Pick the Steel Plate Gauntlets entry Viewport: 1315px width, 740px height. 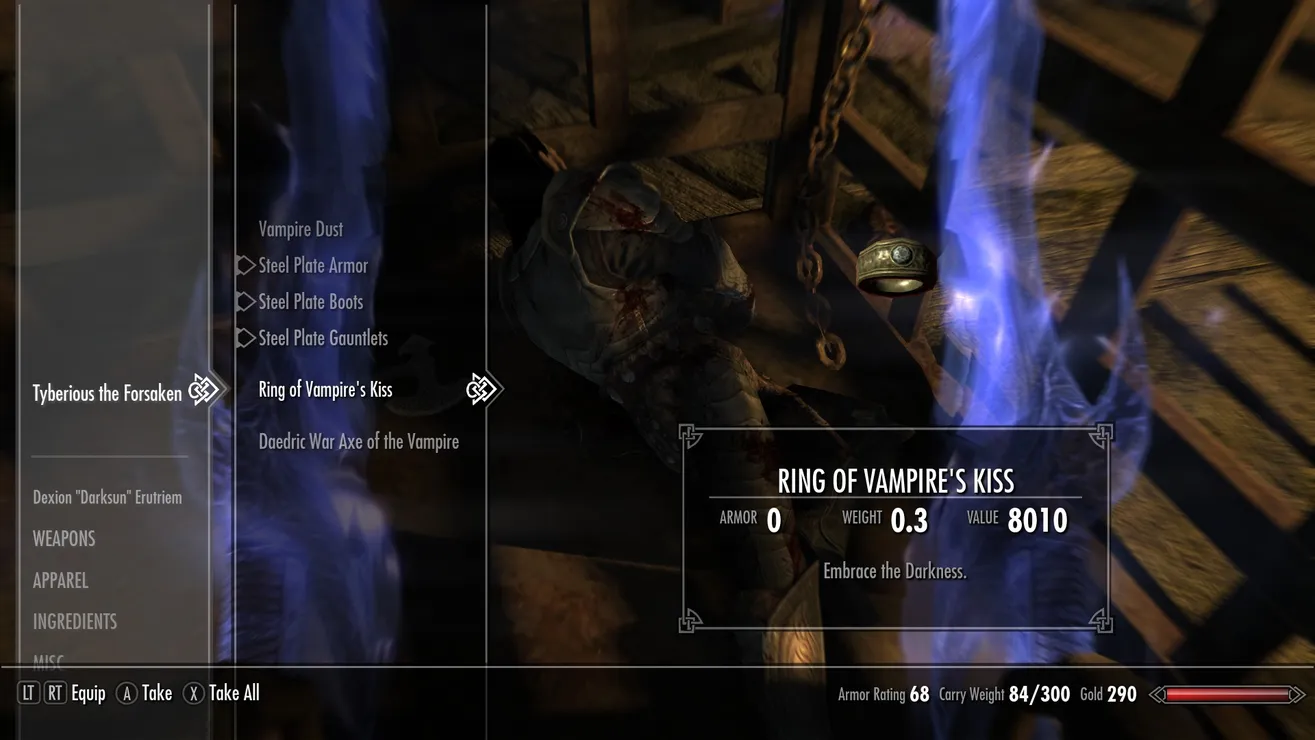point(323,338)
